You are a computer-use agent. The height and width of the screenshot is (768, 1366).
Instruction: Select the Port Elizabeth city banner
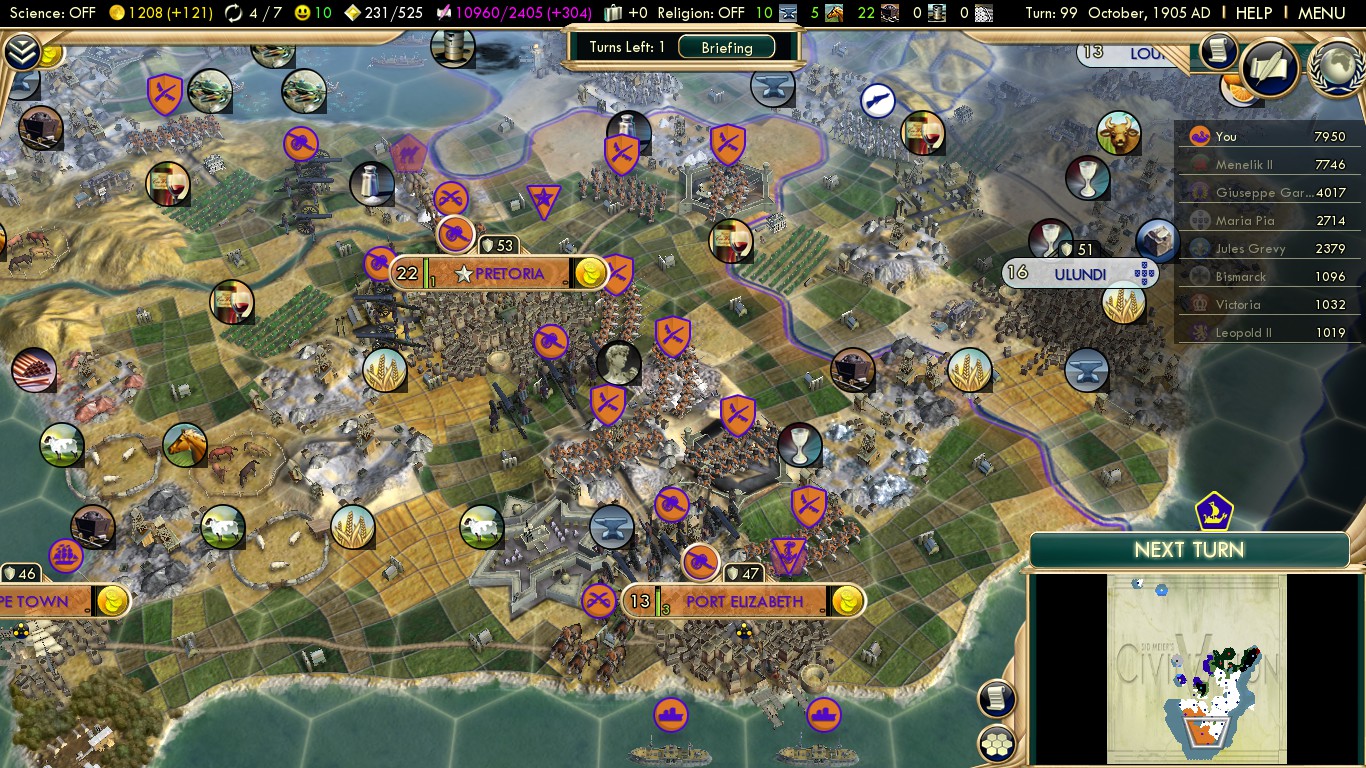[744, 601]
